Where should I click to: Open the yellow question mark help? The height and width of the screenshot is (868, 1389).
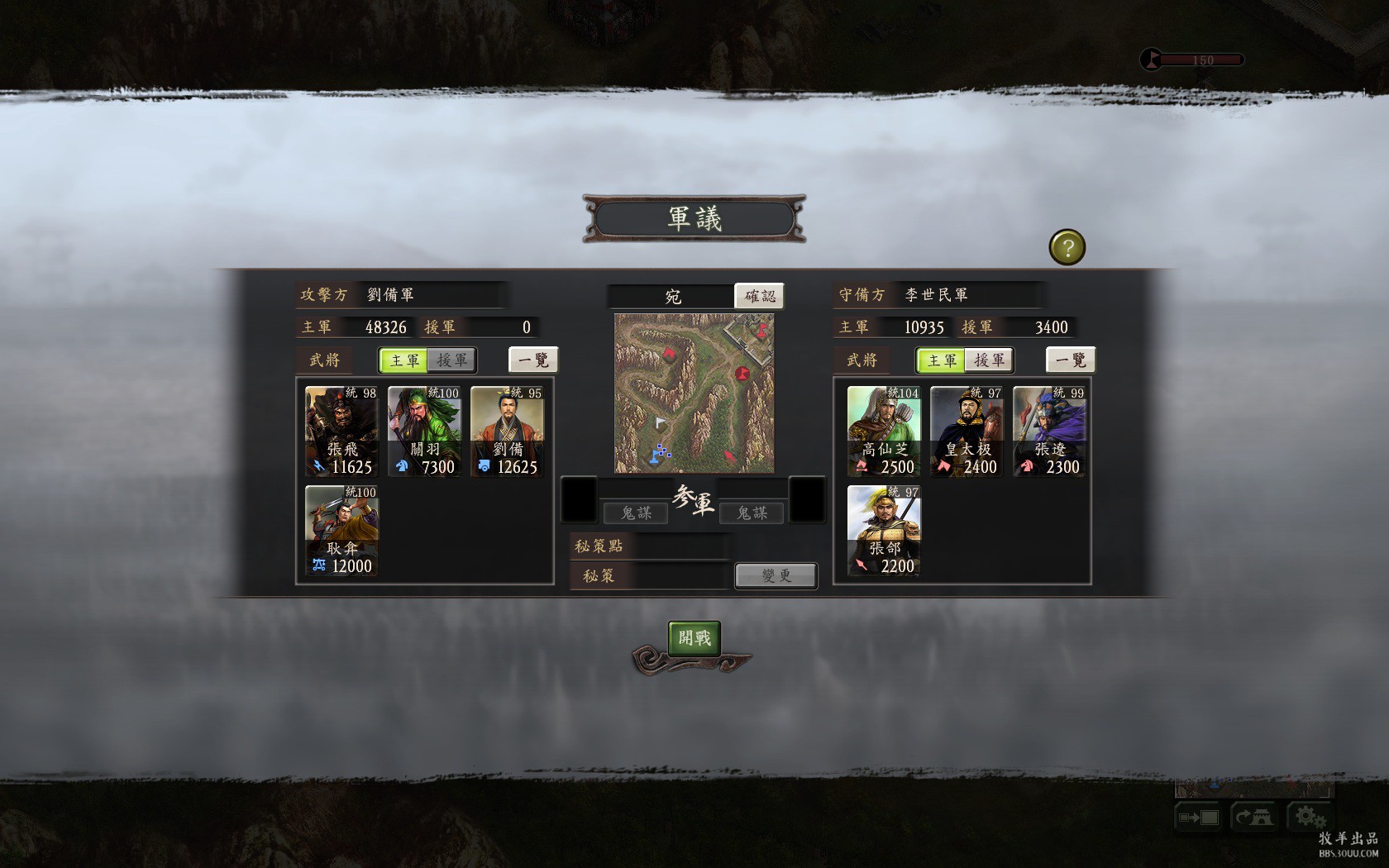click(1067, 247)
